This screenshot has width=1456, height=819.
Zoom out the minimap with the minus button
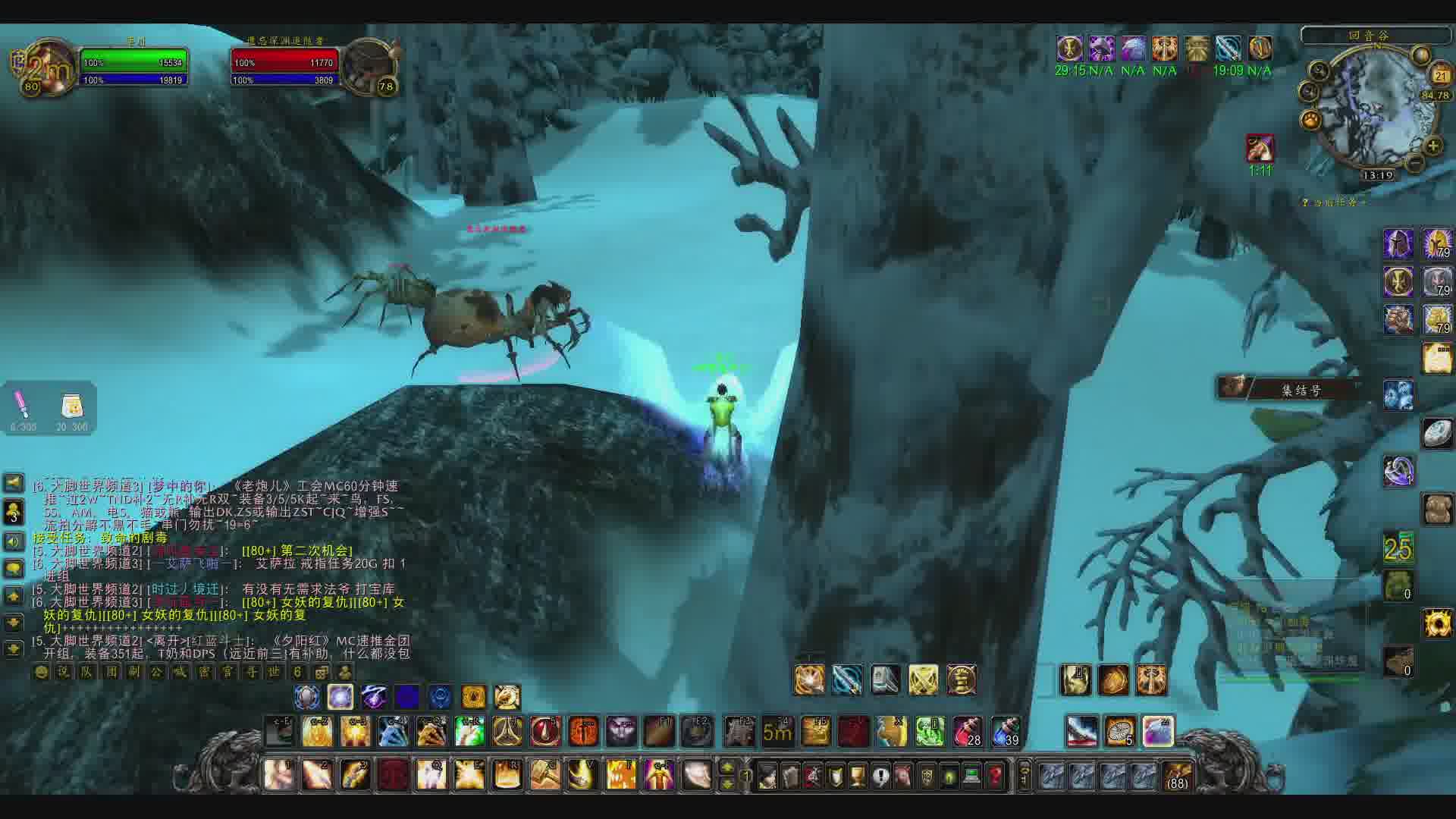pos(1415,162)
